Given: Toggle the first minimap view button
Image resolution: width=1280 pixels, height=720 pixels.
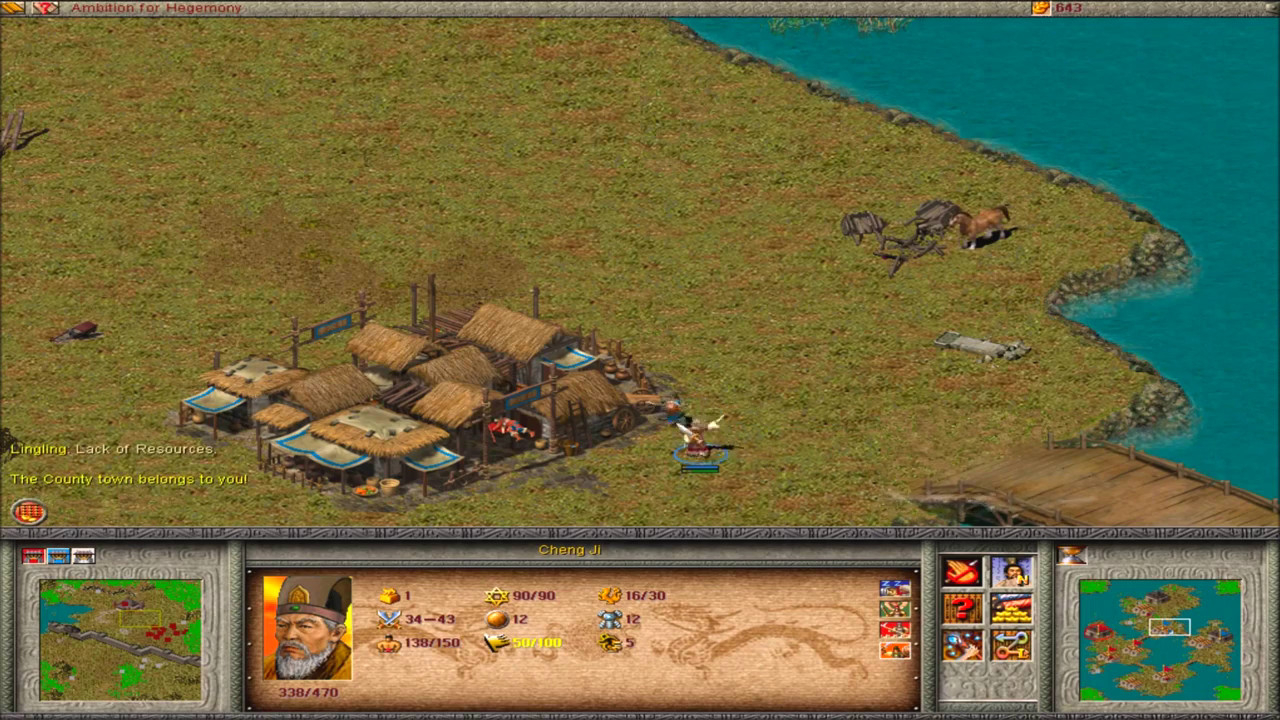Looking at the screenshot, I should pos(33,555).
